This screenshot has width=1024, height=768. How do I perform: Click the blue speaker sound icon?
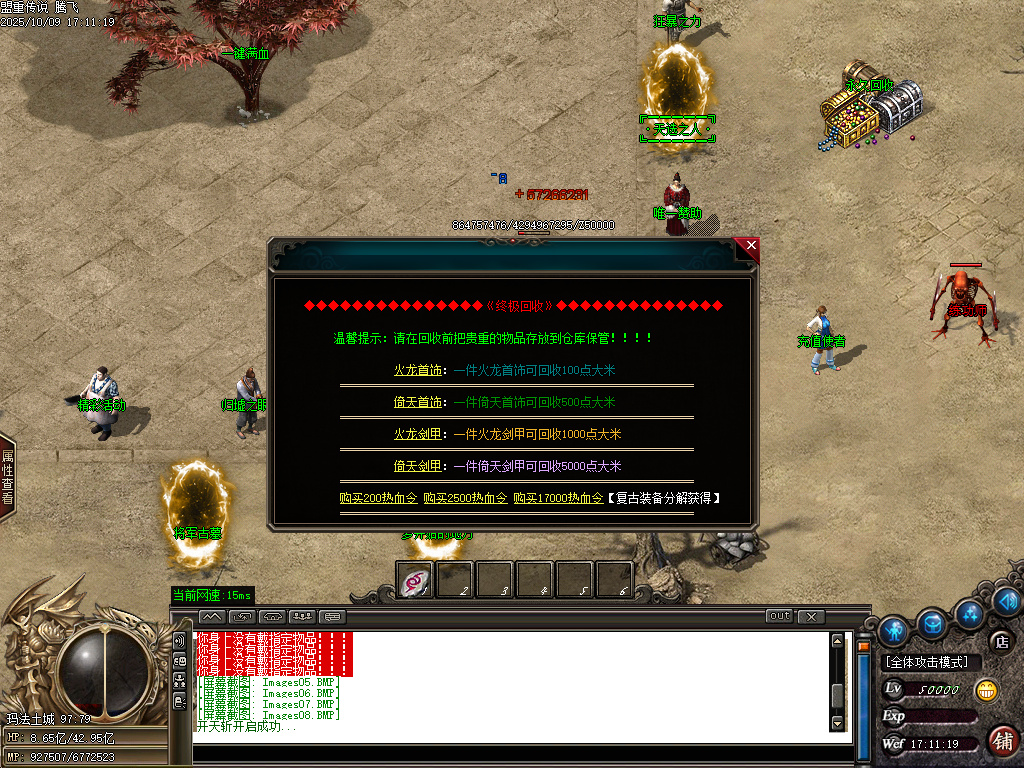[x=1007, y=601]
